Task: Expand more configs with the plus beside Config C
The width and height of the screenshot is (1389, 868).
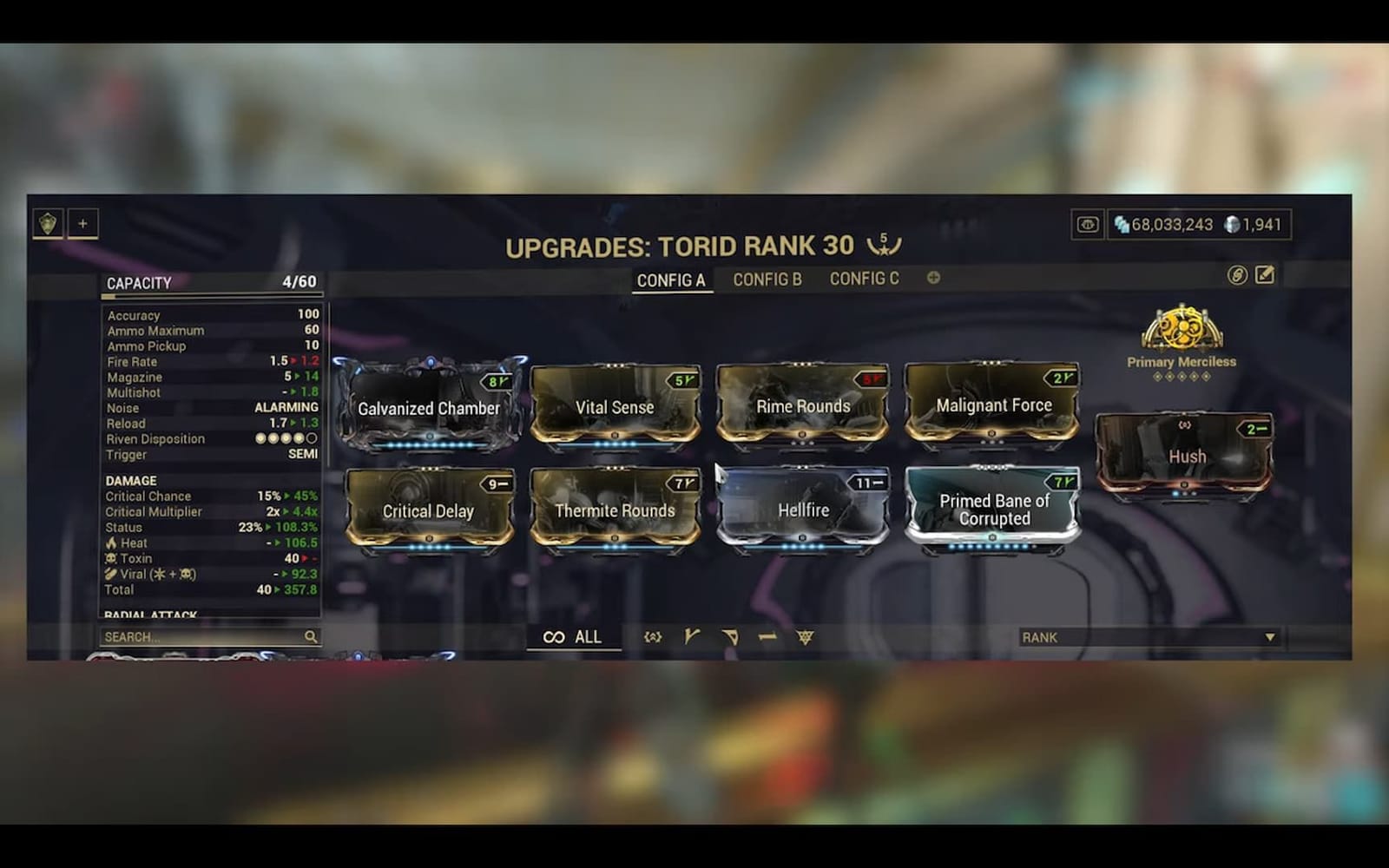Action: pyautogui.click(x=932, y=279)
